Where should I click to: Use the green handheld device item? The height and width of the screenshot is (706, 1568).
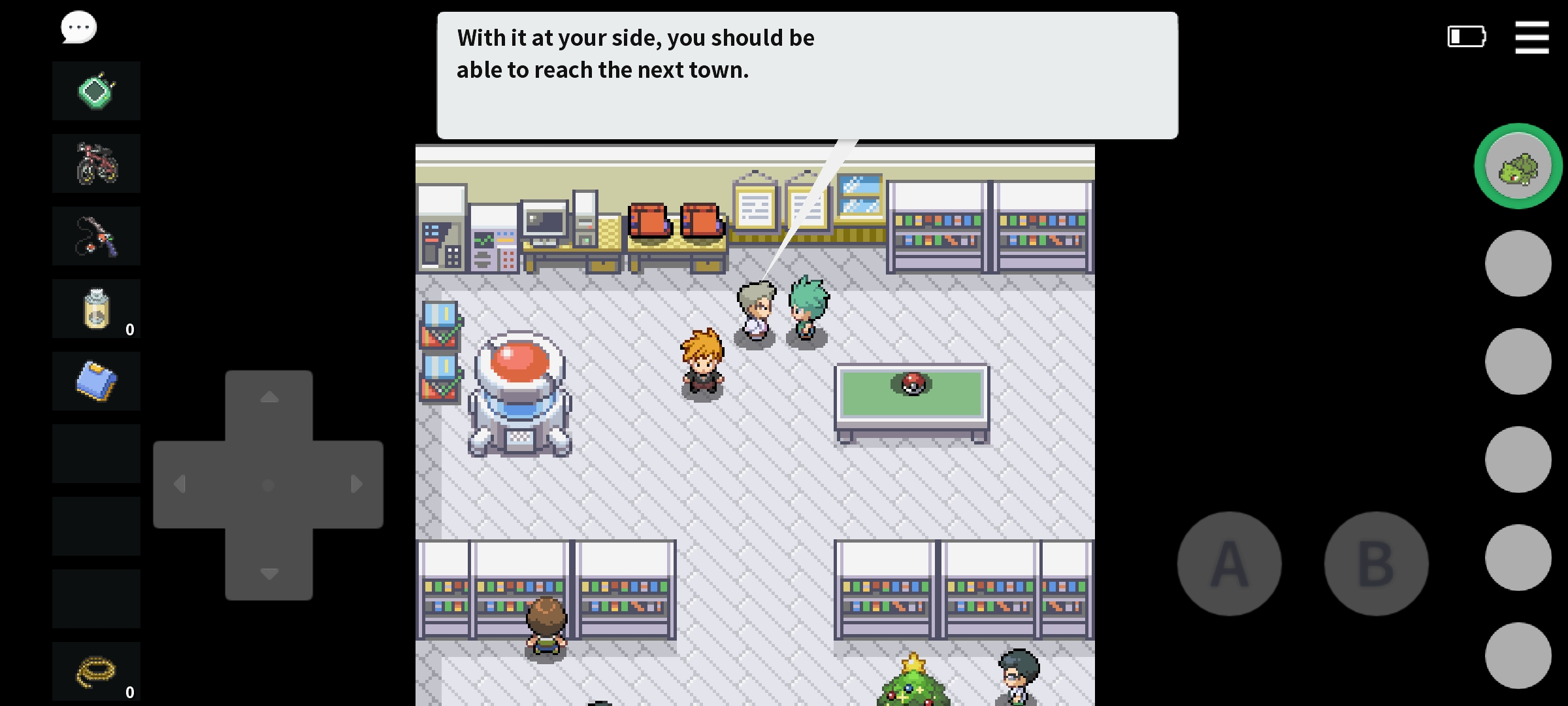96,91
